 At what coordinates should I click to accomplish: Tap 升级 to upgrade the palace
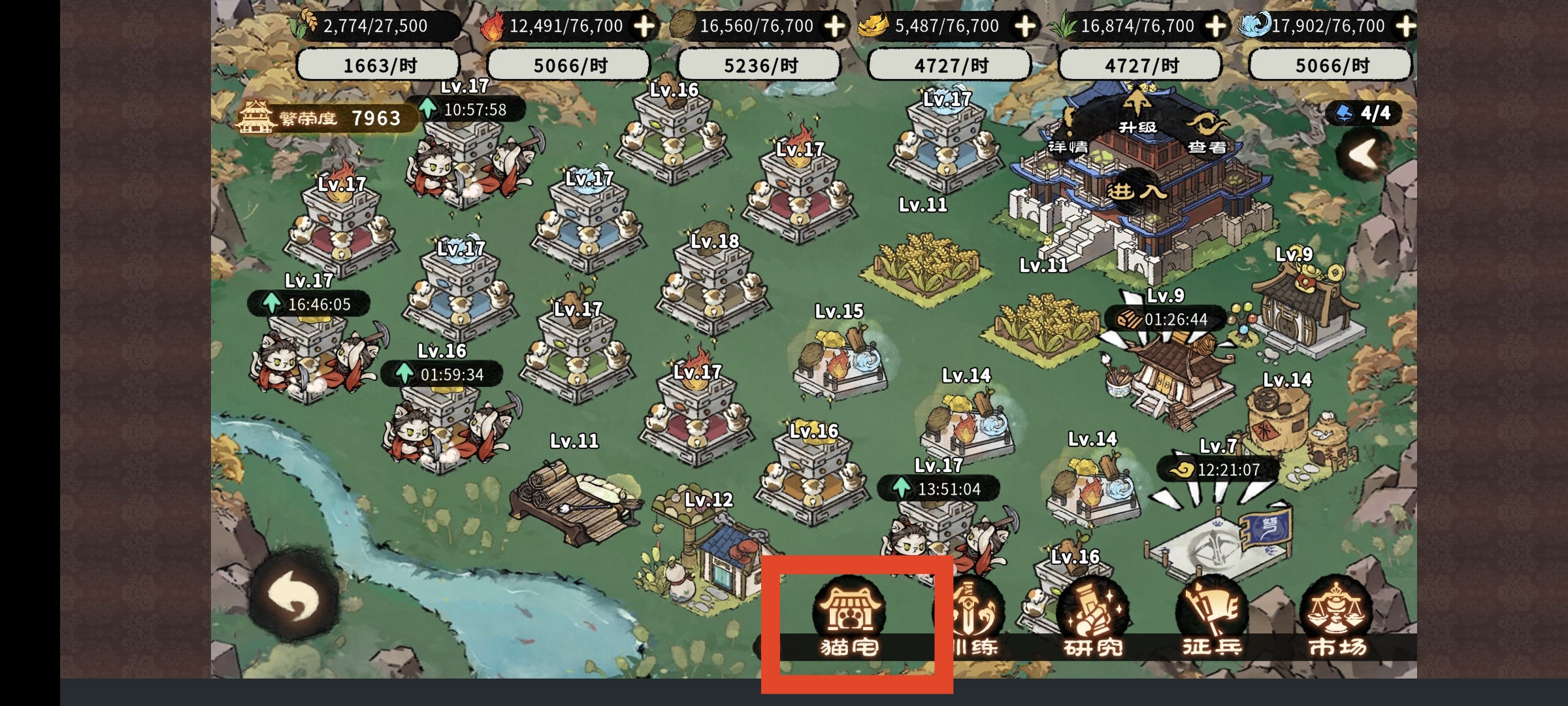pyautogui.click(x=1137, y=112)
